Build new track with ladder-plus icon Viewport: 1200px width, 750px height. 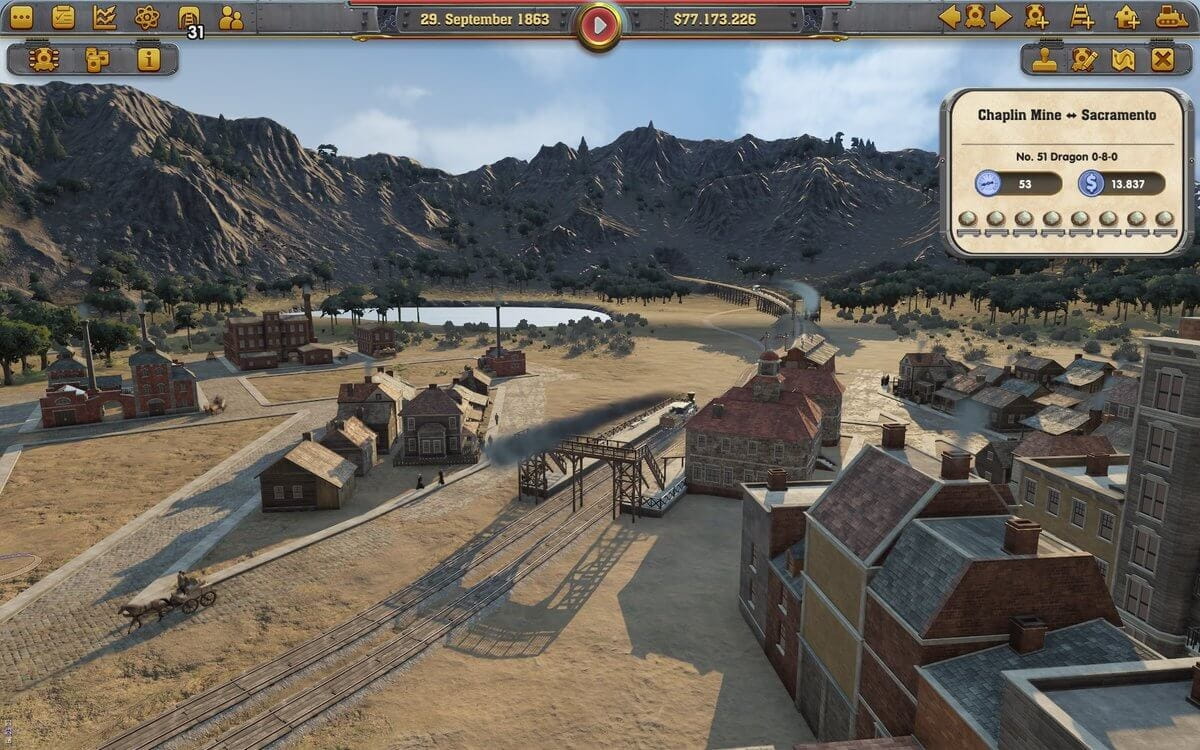point(1082,16)
